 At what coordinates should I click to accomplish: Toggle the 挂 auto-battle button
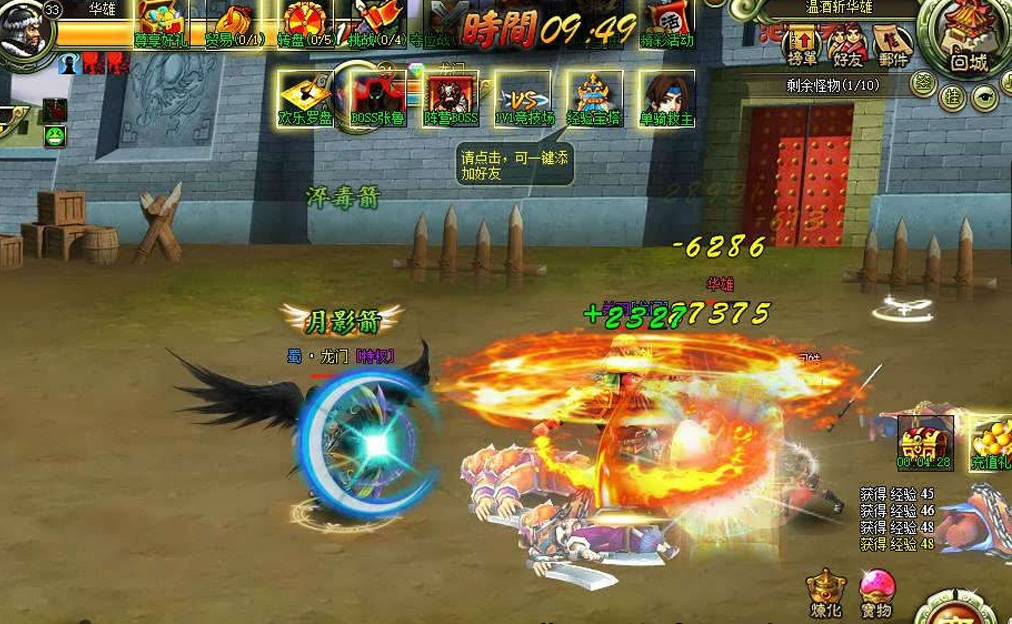(953, 97)
